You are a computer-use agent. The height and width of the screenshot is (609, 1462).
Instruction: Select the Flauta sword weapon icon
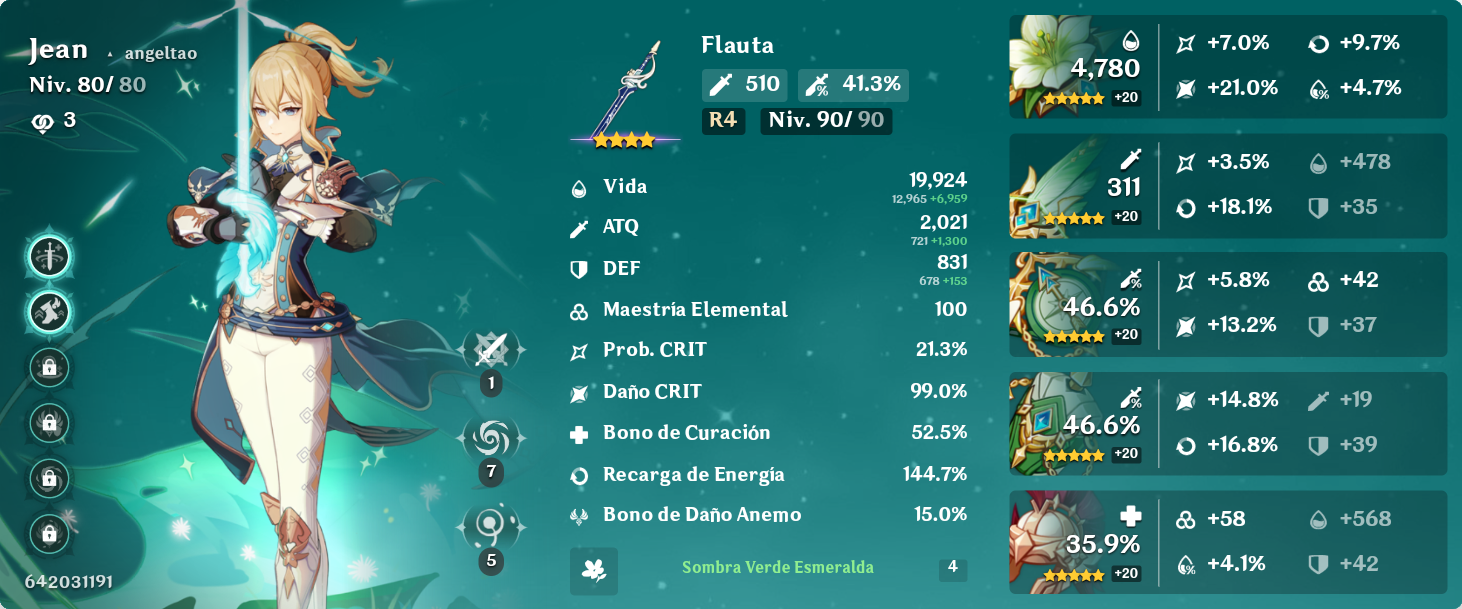(x=626, y=92)
